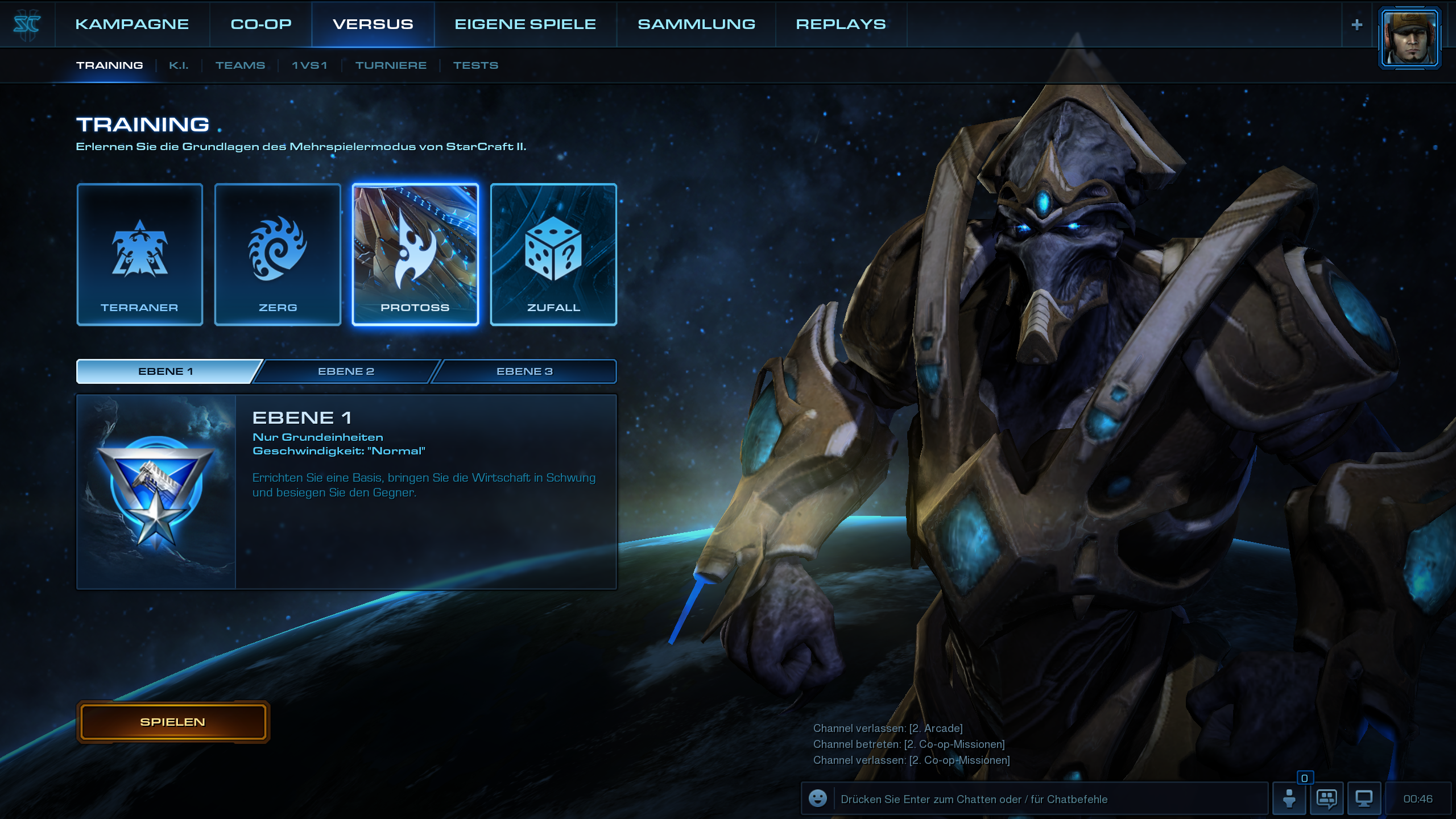Show the Turniere sub-tab
This screenshot has height=819, width=1456.
[391, 65]
